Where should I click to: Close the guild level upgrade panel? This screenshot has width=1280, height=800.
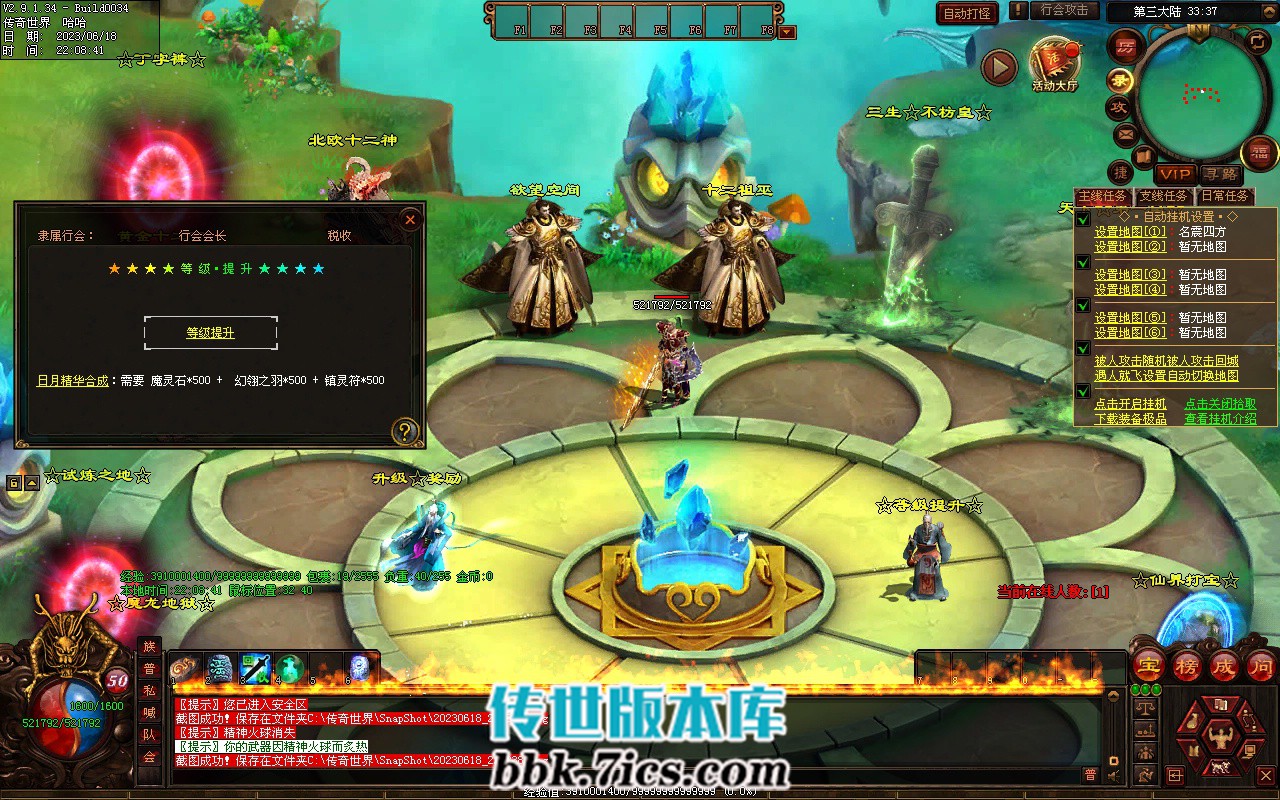[x=409, y=220]
